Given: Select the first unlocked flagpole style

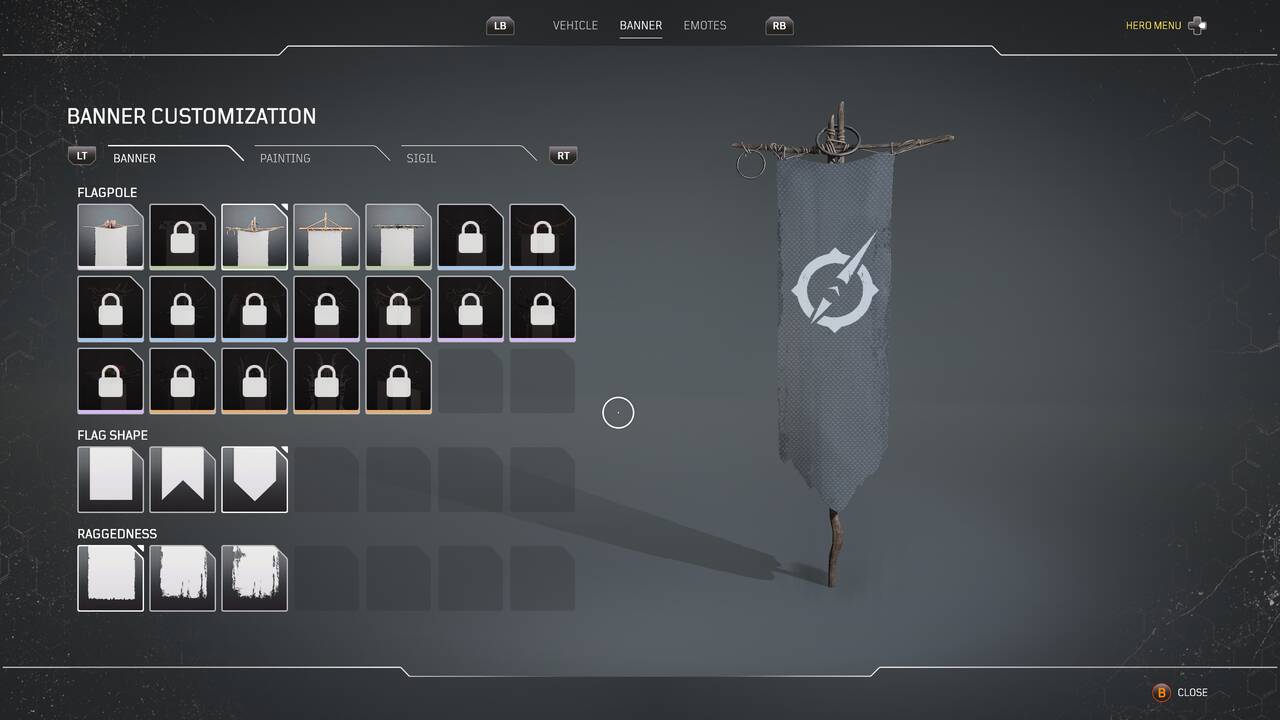Looking at the screenshot, I should tap(110, 237).
